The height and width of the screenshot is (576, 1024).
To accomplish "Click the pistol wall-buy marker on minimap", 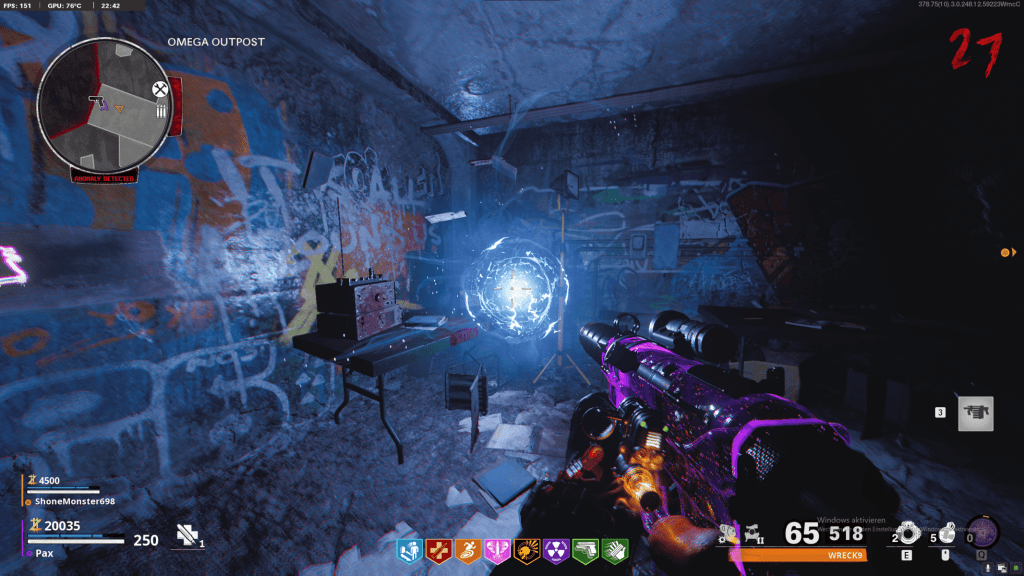I will pos(97,99).
